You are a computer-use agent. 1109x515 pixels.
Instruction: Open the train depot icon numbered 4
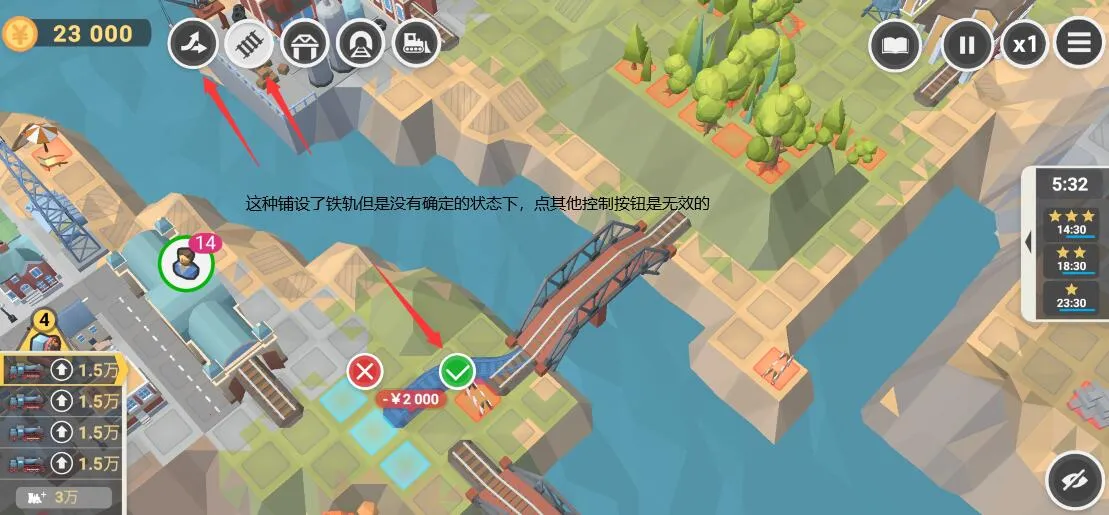[44, 332]
